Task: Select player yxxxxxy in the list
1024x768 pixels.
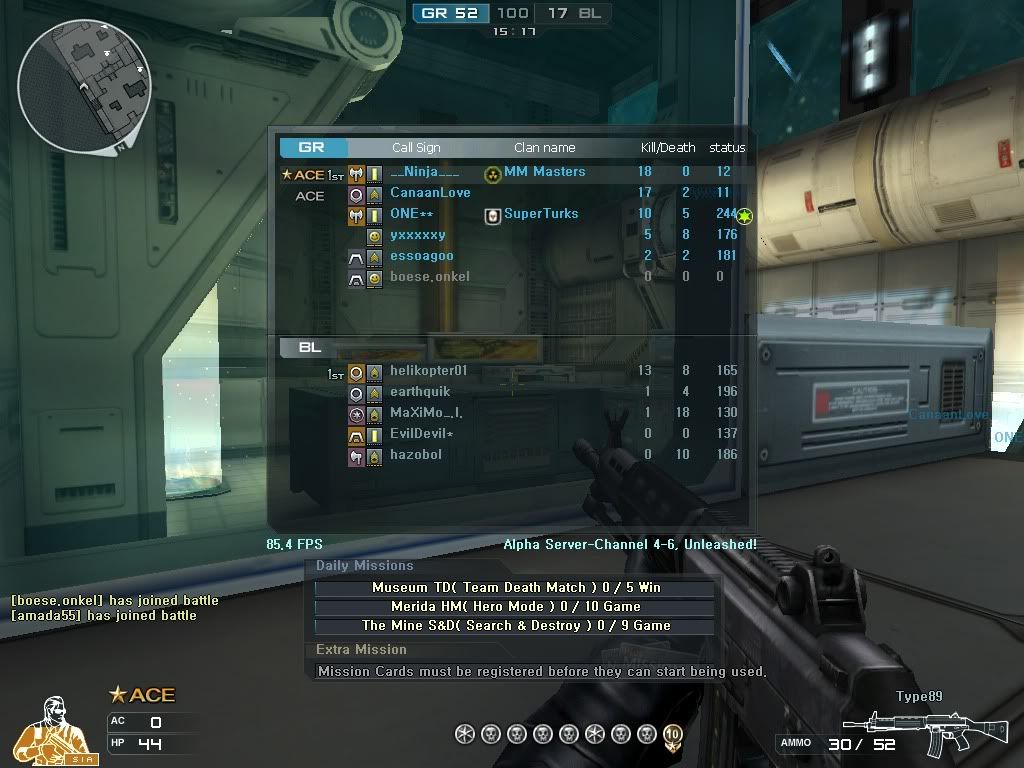Action: pyautogui.click(x=418, y=235)
